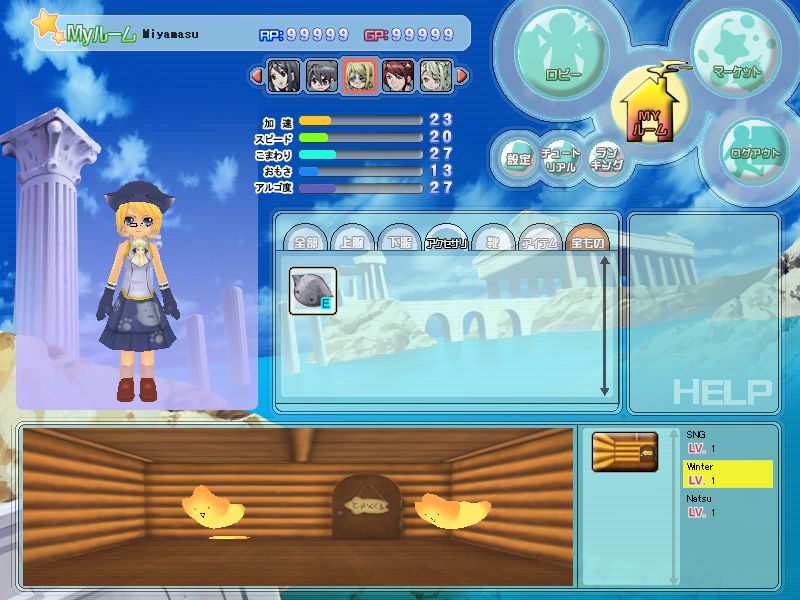Choose the Natsu entry in the list
The image size is (800, 600).
click(728, 504)
